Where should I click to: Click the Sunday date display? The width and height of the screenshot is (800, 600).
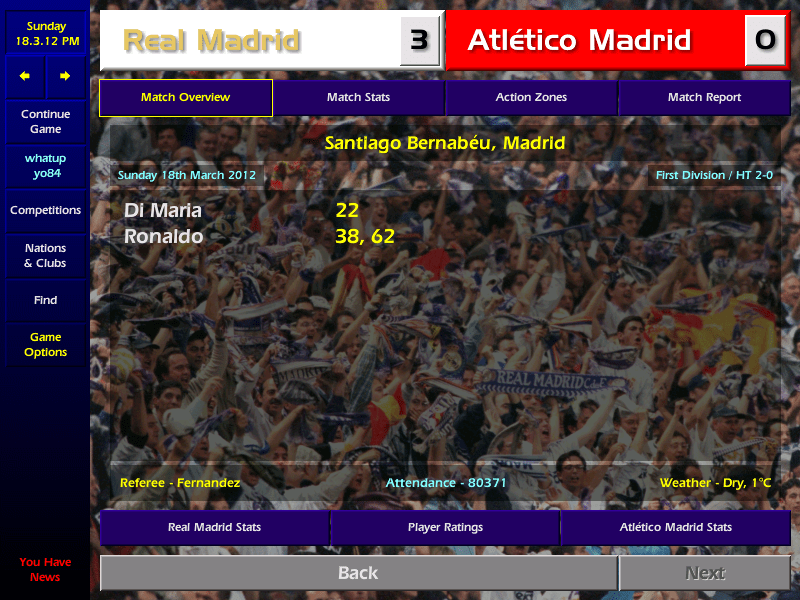pos(45,33)
